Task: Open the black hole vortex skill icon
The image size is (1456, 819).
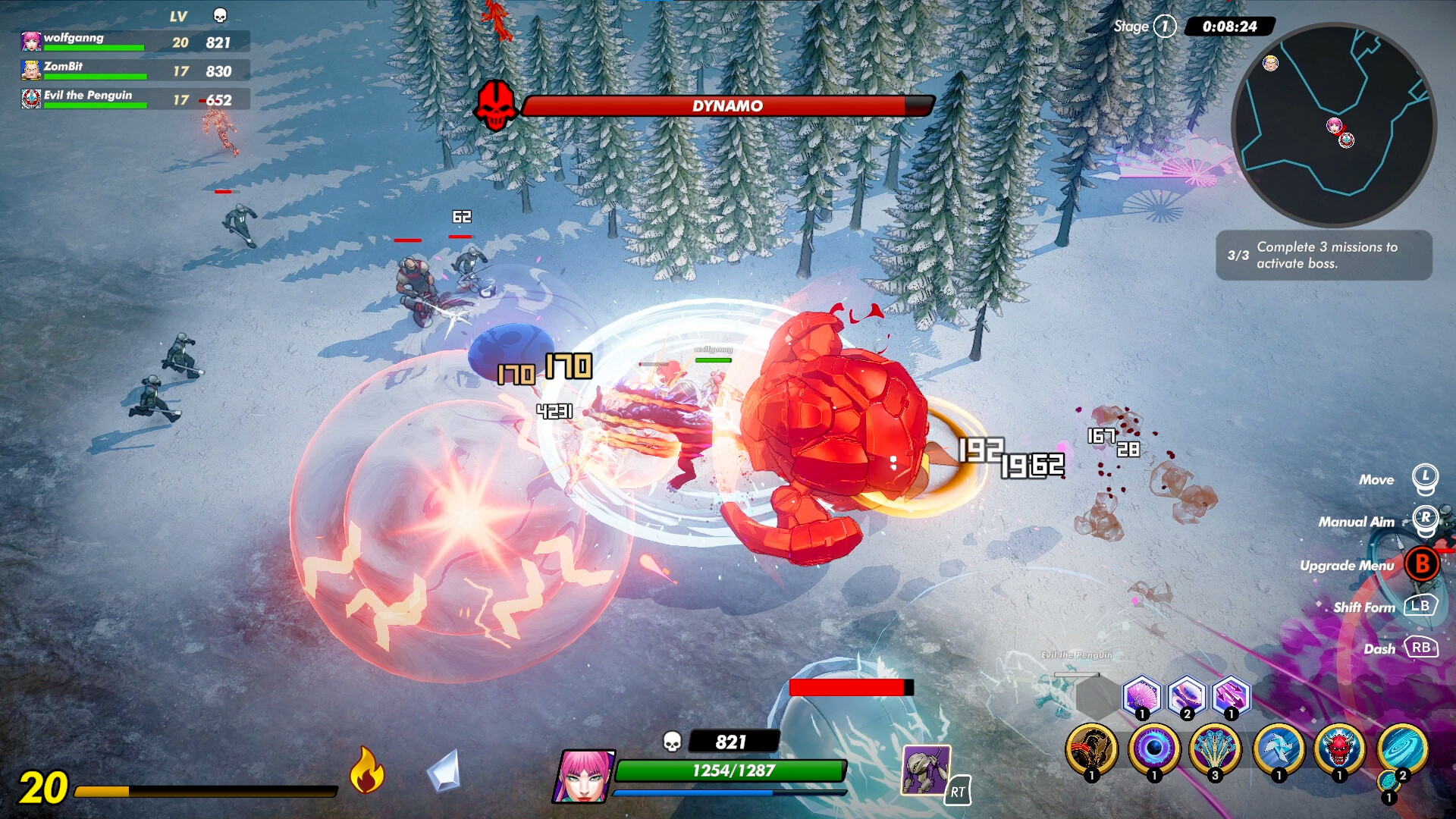Action: [x=1155, y=751]
